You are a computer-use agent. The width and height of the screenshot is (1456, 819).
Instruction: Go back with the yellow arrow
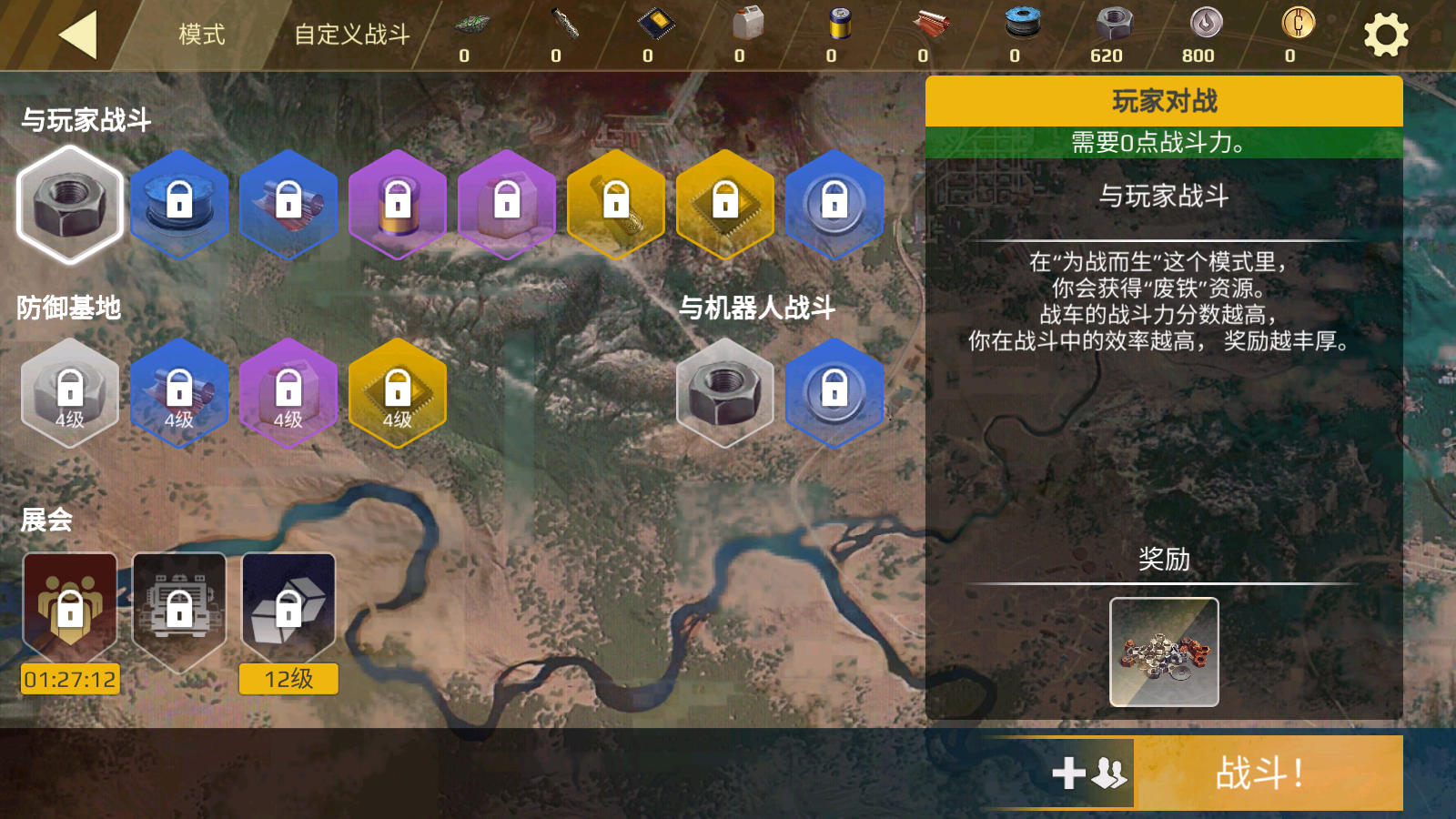coord(78,35)
